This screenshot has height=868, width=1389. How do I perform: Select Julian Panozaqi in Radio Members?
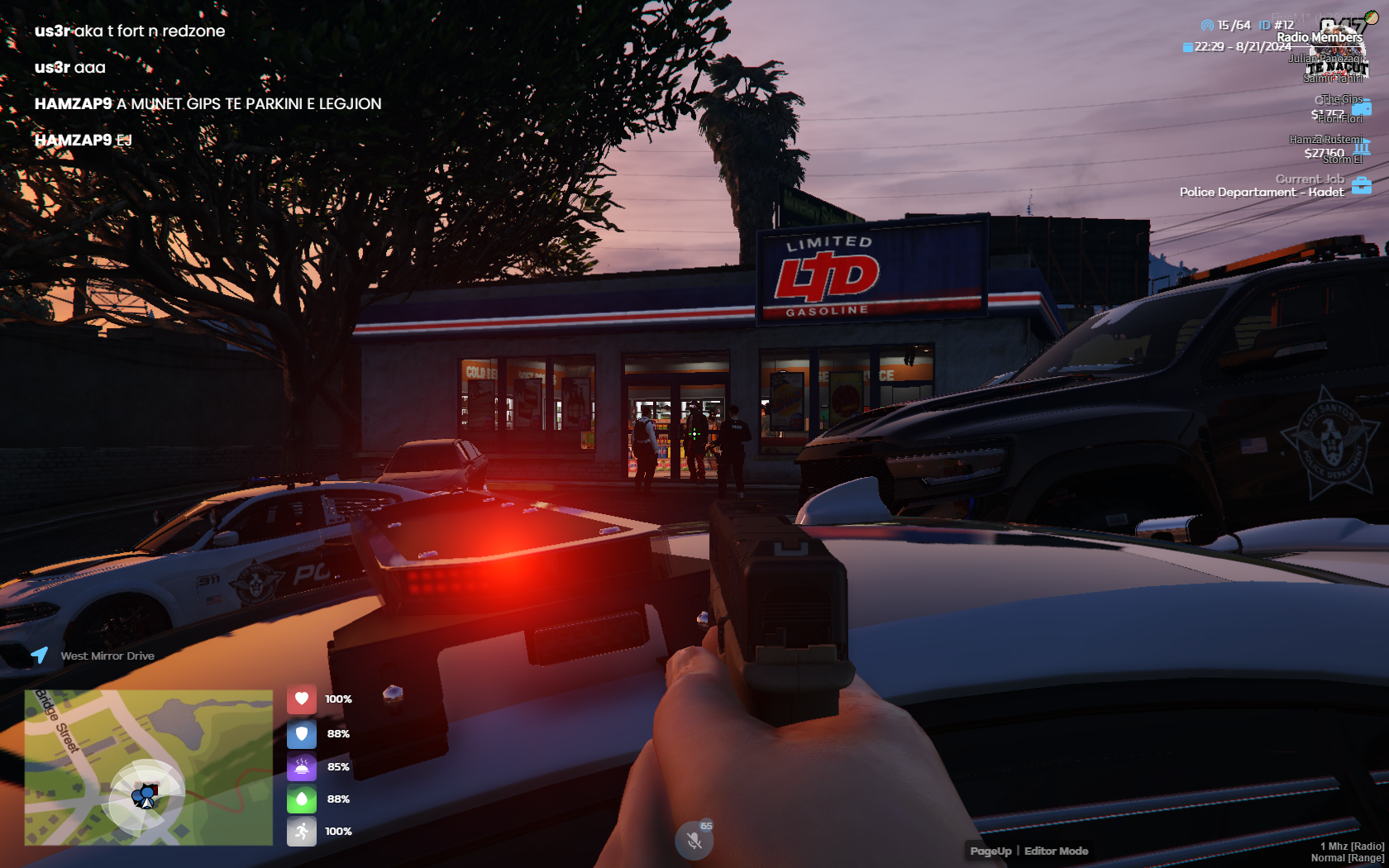coord(1326,58)
